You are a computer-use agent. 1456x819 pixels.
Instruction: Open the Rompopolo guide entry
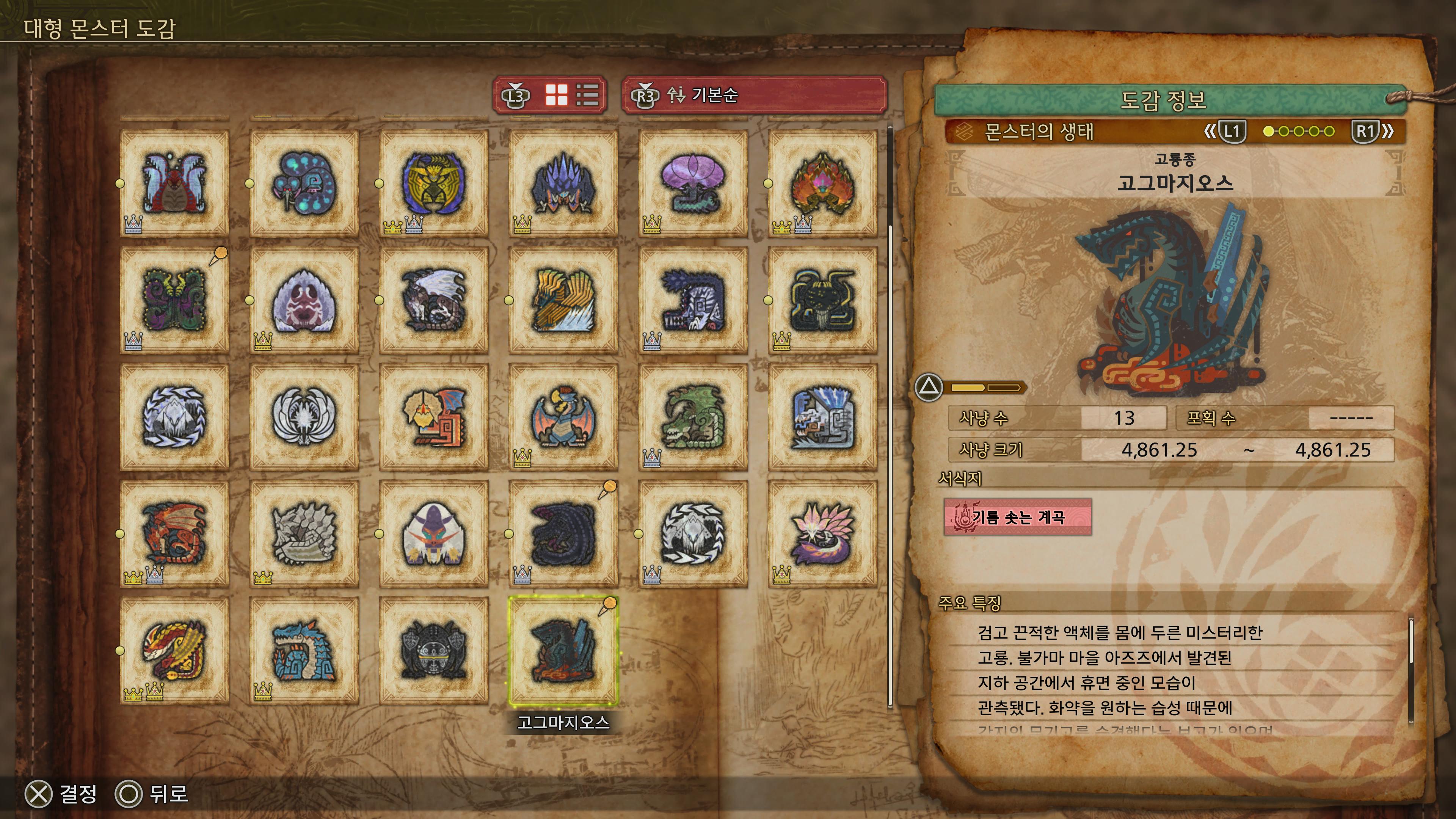[x=304, y=183]
